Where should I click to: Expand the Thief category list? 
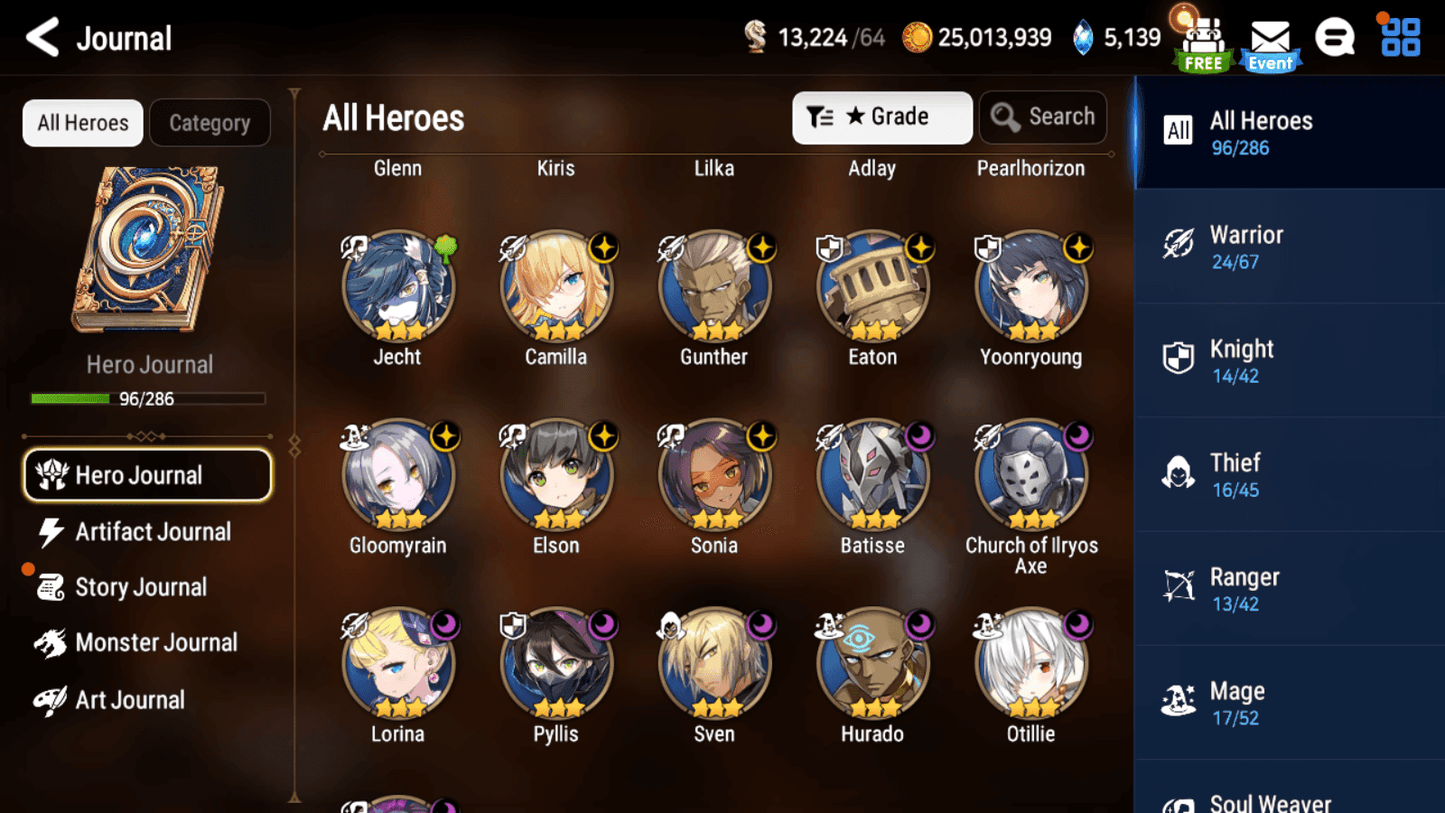click(1288, 473)
